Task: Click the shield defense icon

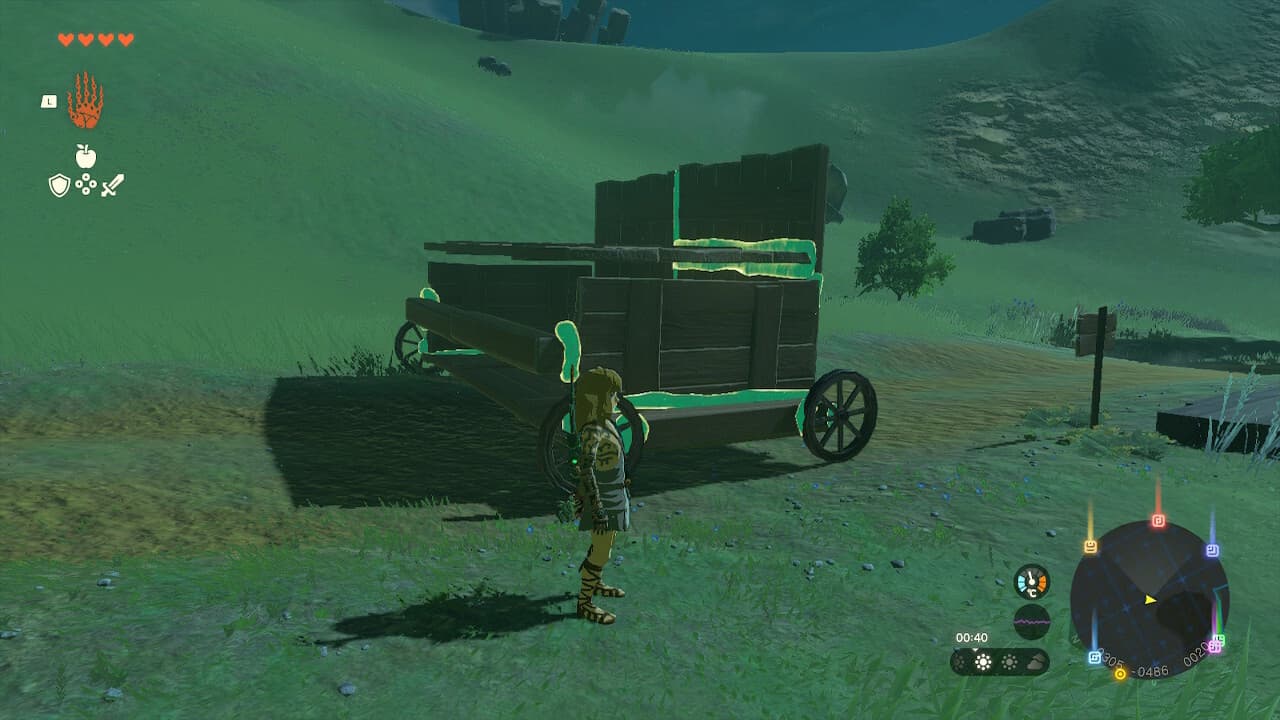Action: (59, 185)
